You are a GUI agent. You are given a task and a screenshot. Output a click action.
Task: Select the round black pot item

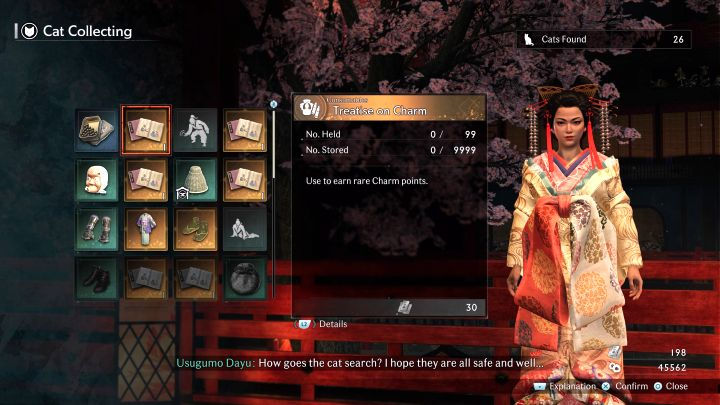coord(245,278)
